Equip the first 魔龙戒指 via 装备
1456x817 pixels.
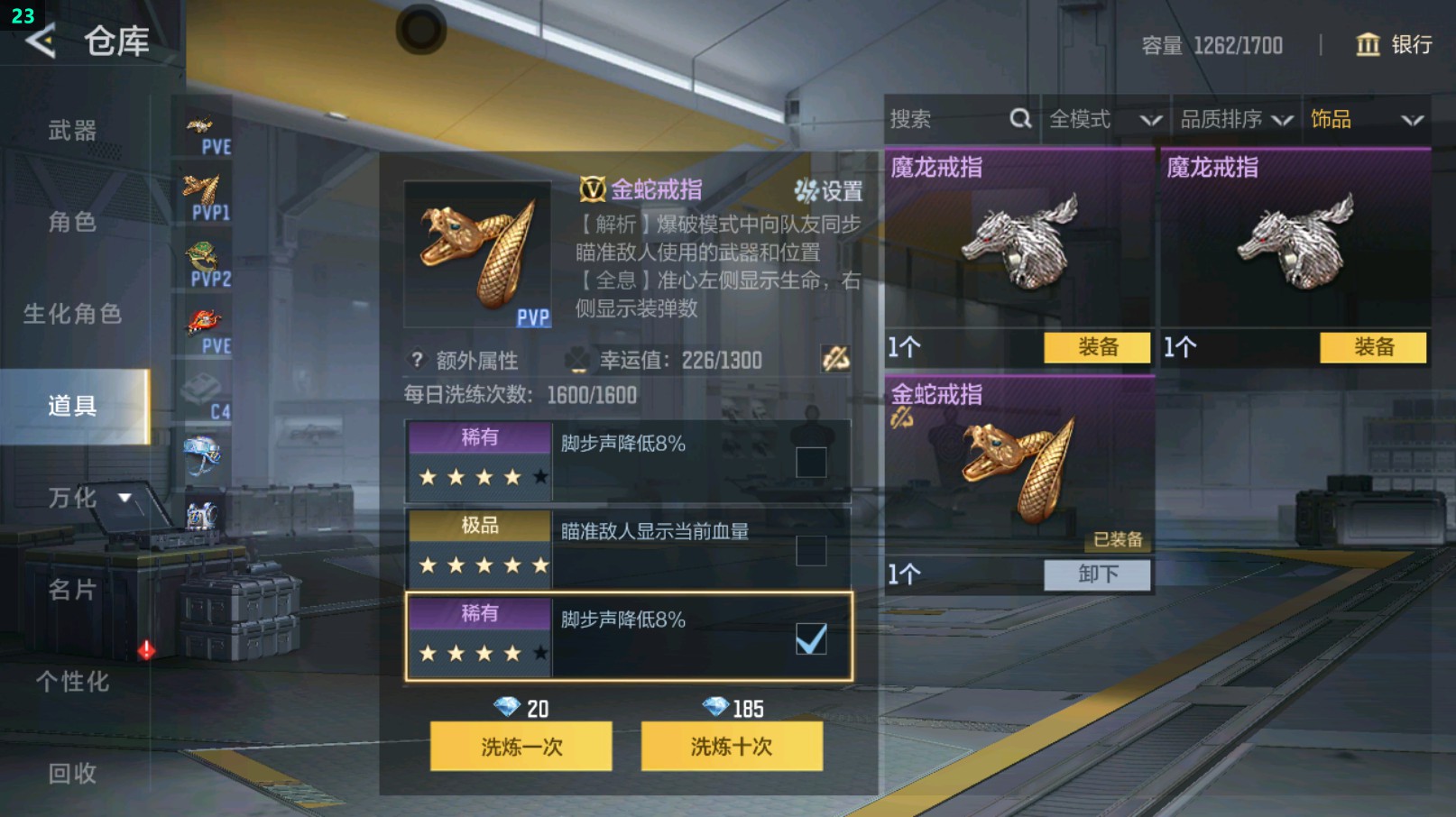tap(1095, 347)
